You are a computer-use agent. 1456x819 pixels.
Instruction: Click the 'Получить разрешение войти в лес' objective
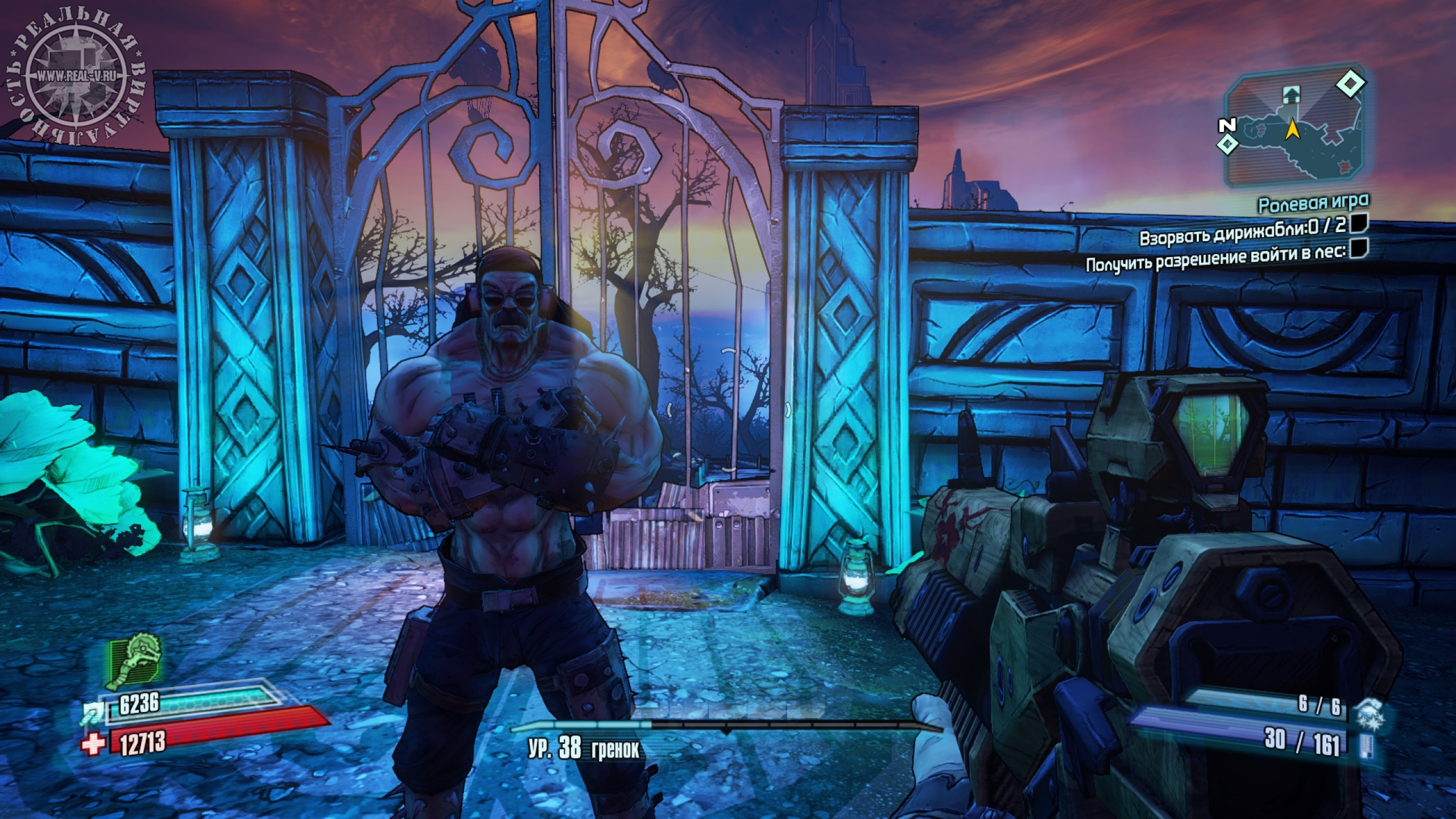(x=1216, y=263)
